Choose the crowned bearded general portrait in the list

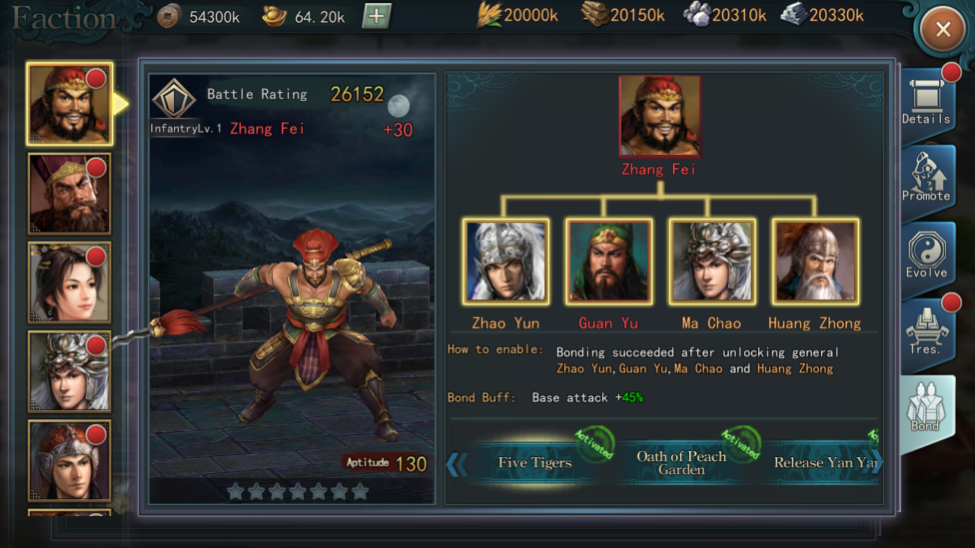69,193
